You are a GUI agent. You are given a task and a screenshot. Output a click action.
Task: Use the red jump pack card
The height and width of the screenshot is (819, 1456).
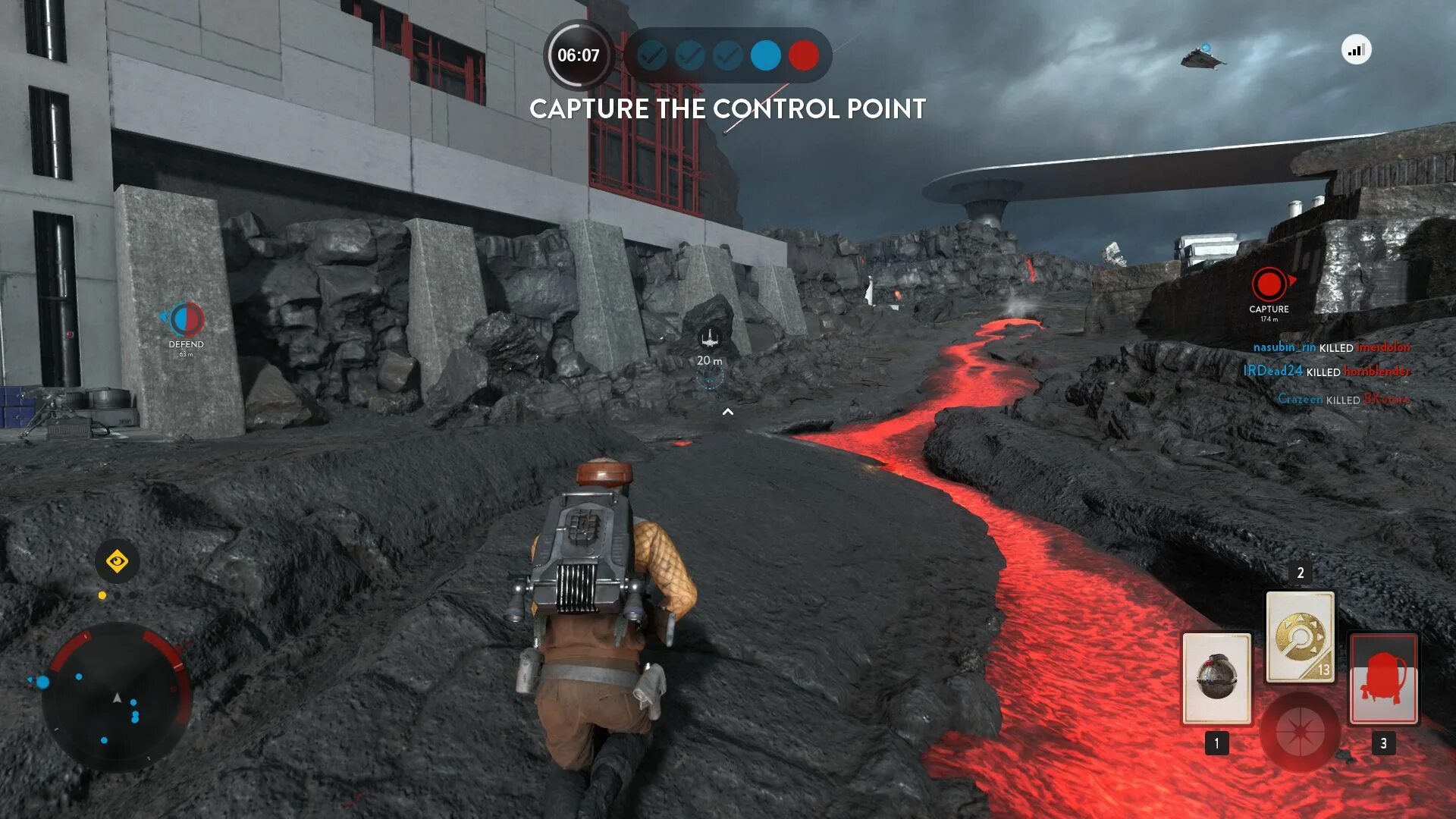(x=1383, y=678)
